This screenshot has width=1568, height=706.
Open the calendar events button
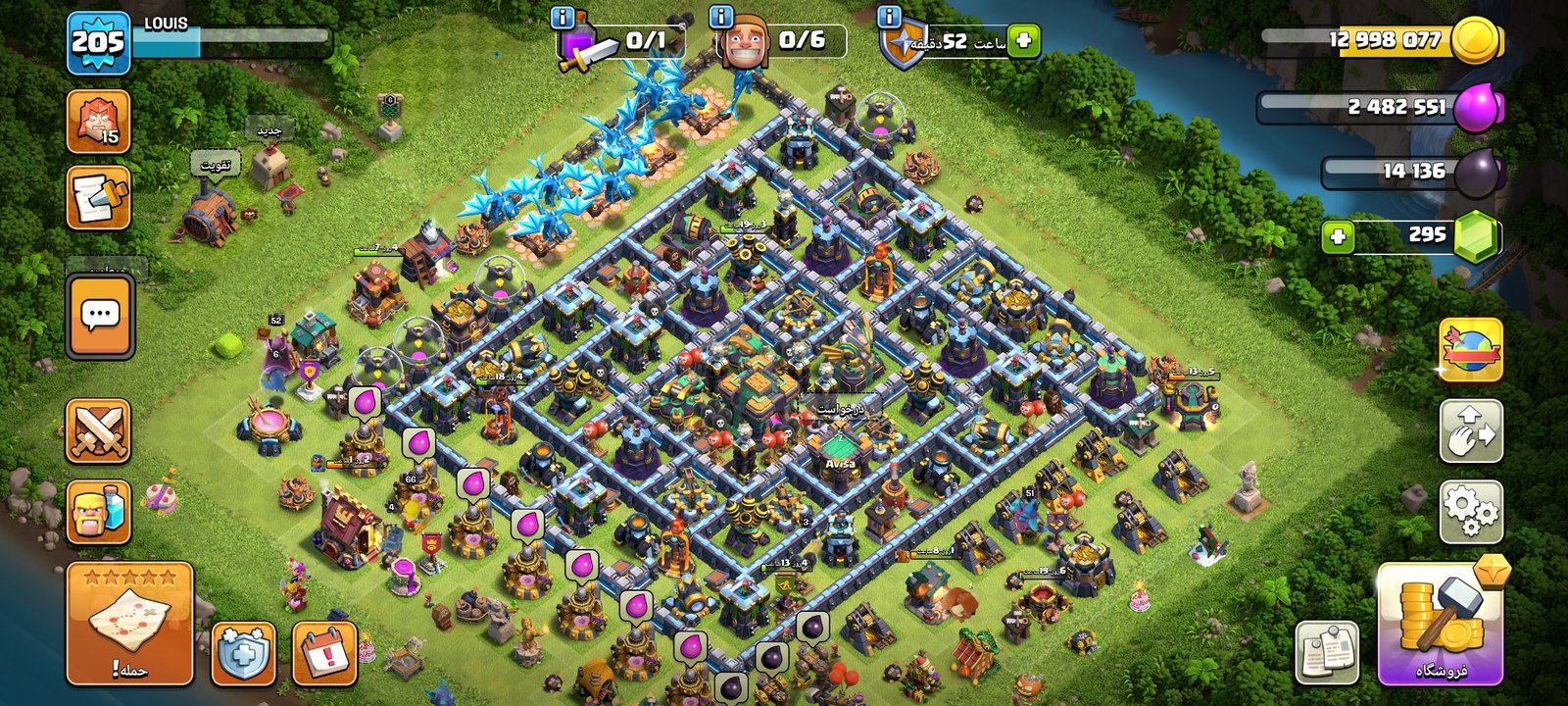click(324, 653)
